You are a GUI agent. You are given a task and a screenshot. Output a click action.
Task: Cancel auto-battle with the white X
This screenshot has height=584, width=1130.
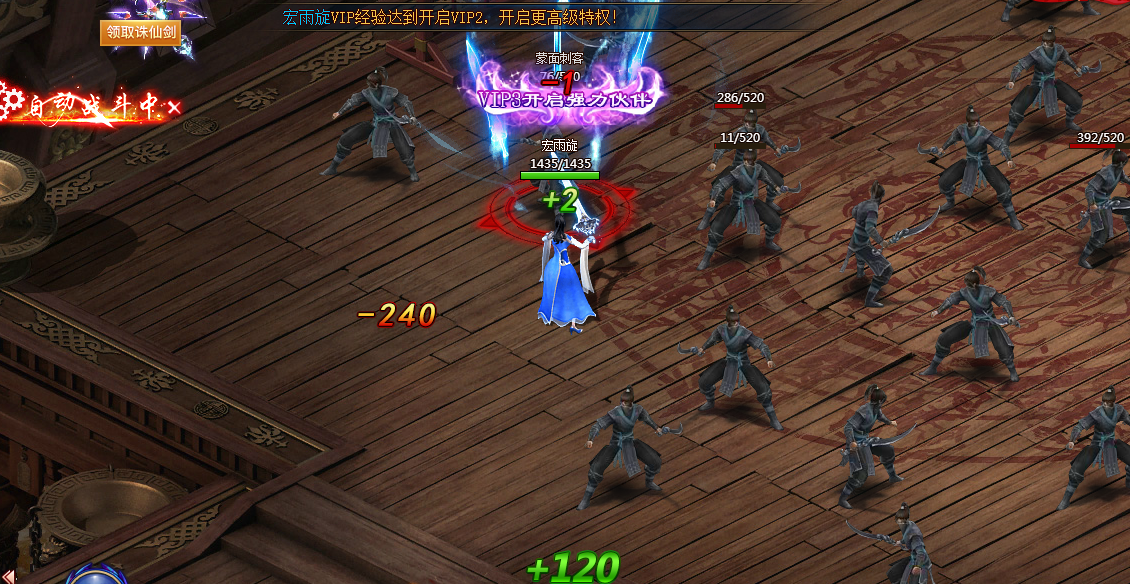point(175,107)
